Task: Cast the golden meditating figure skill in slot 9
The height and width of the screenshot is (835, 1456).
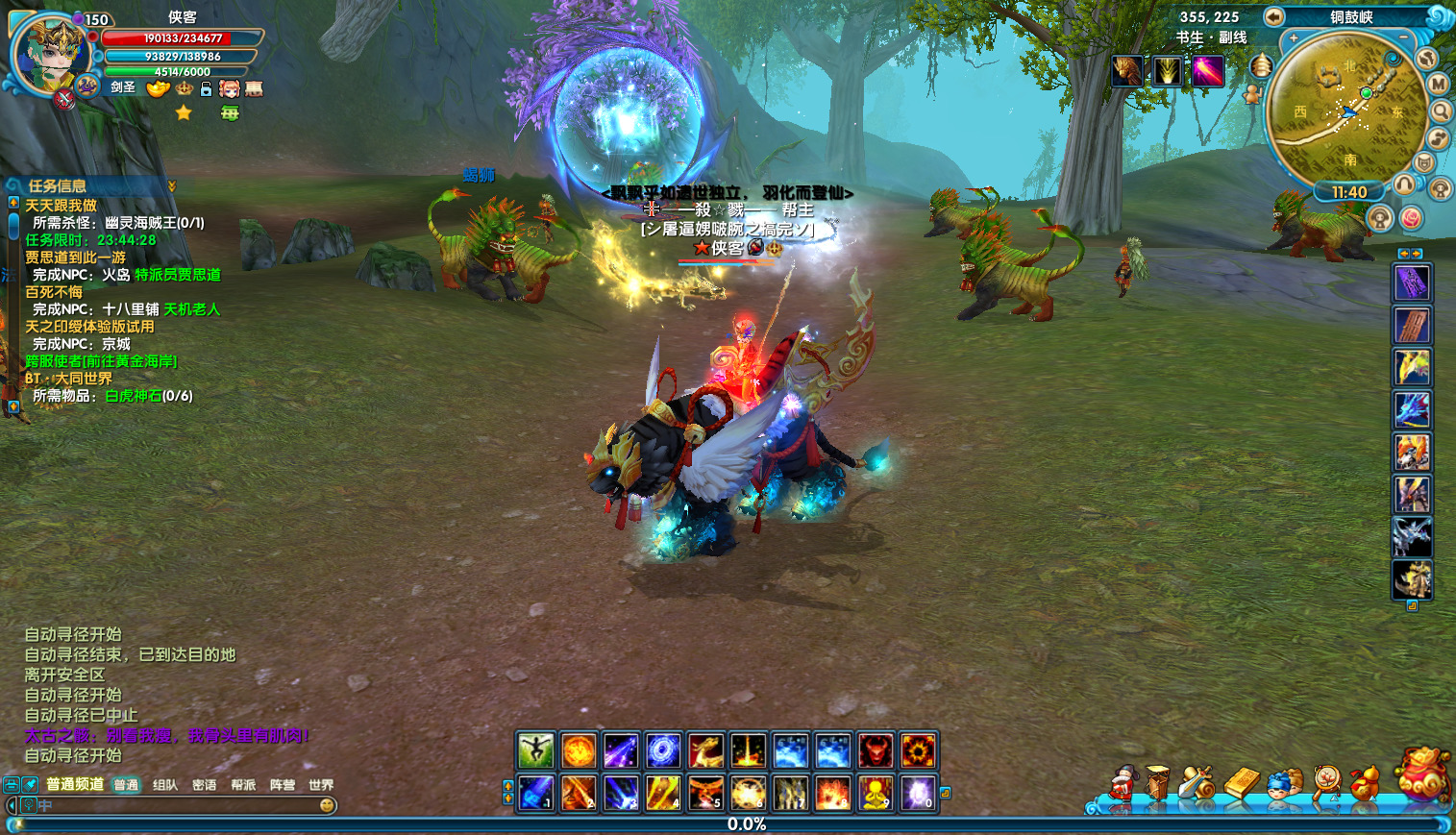Action: [x=875, y=794]
